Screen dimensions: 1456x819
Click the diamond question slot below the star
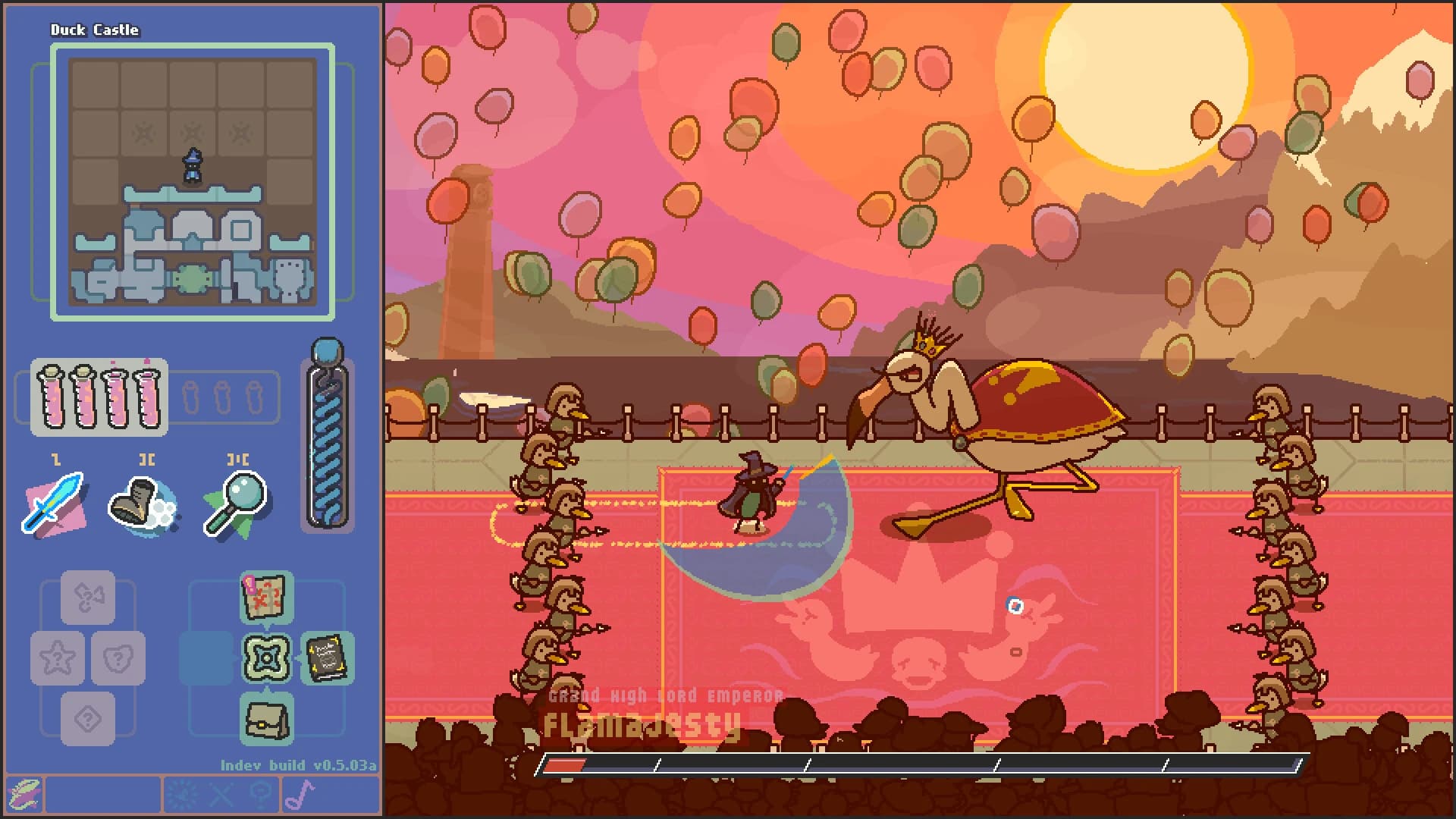coord(87,717)
